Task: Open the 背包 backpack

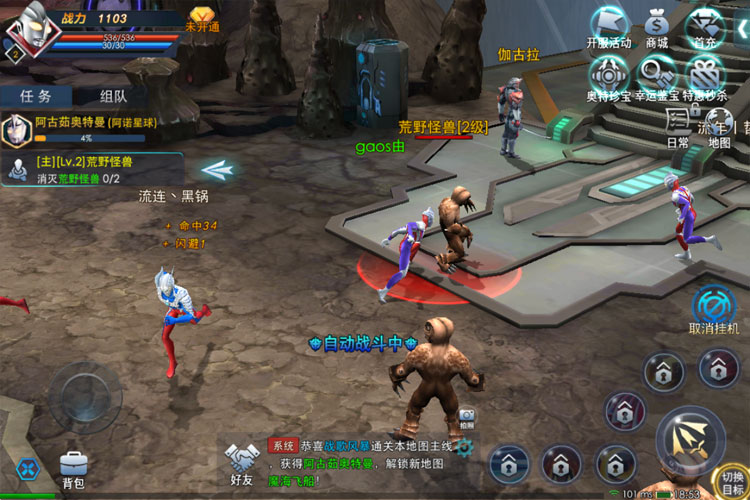Action: (74, 468)
